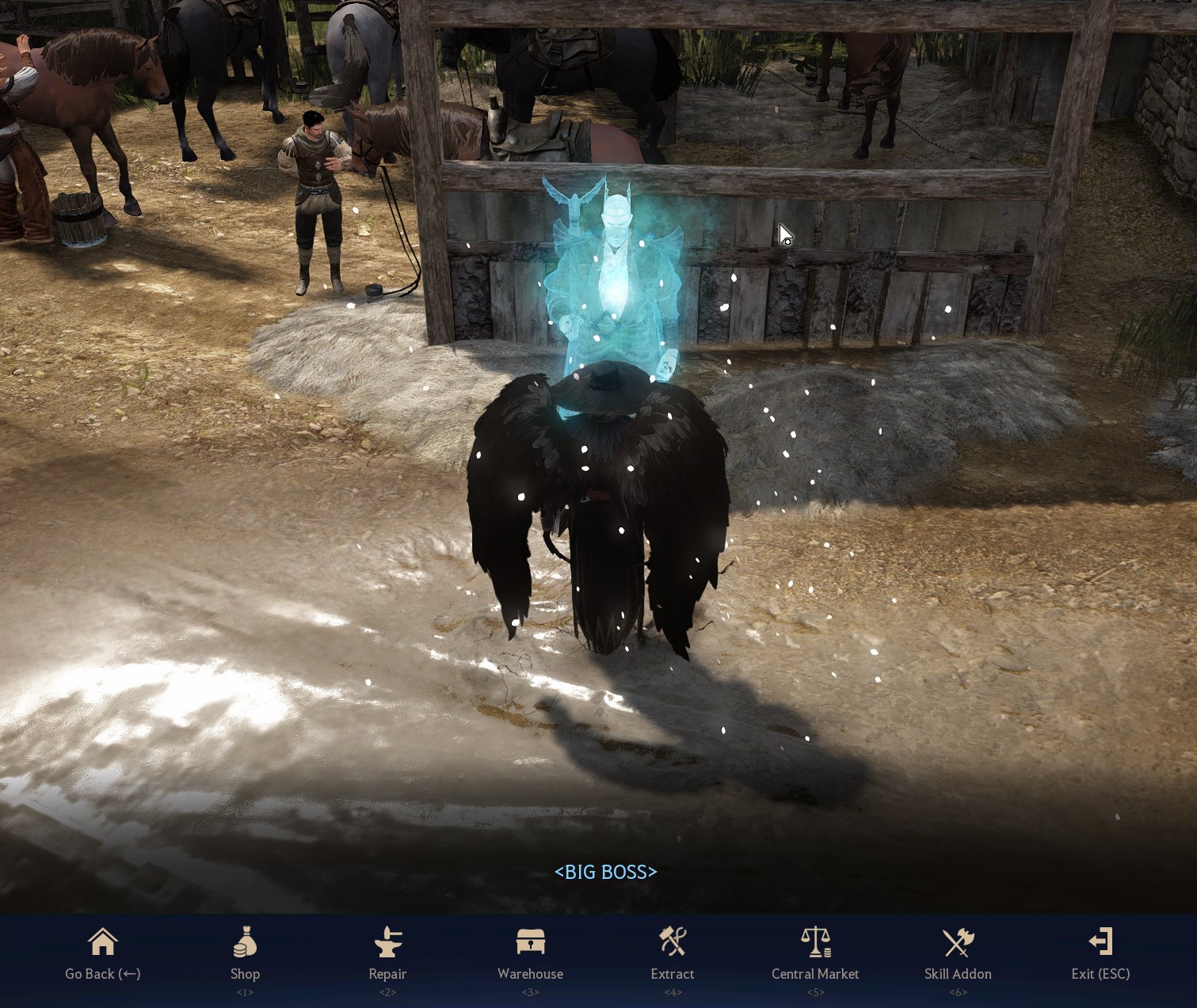Exit the NPC dialogue
The height and width of the screenshot is (1008, 1197).
[x=1100, y=954]
